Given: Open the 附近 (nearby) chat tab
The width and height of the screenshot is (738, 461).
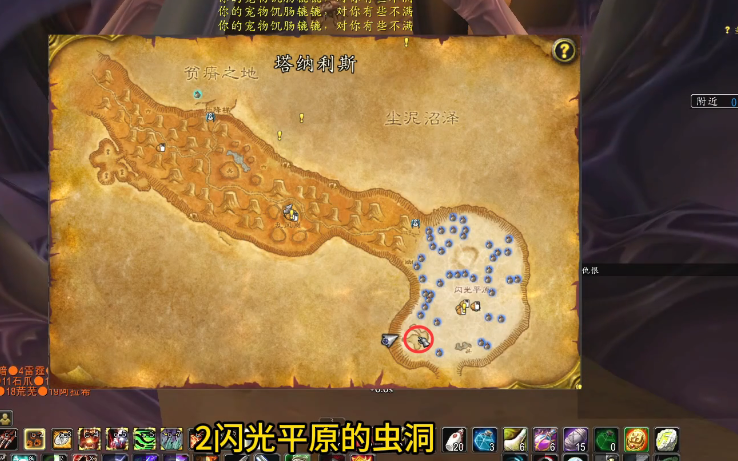Looking at the screenshot, I should [706, 101].
